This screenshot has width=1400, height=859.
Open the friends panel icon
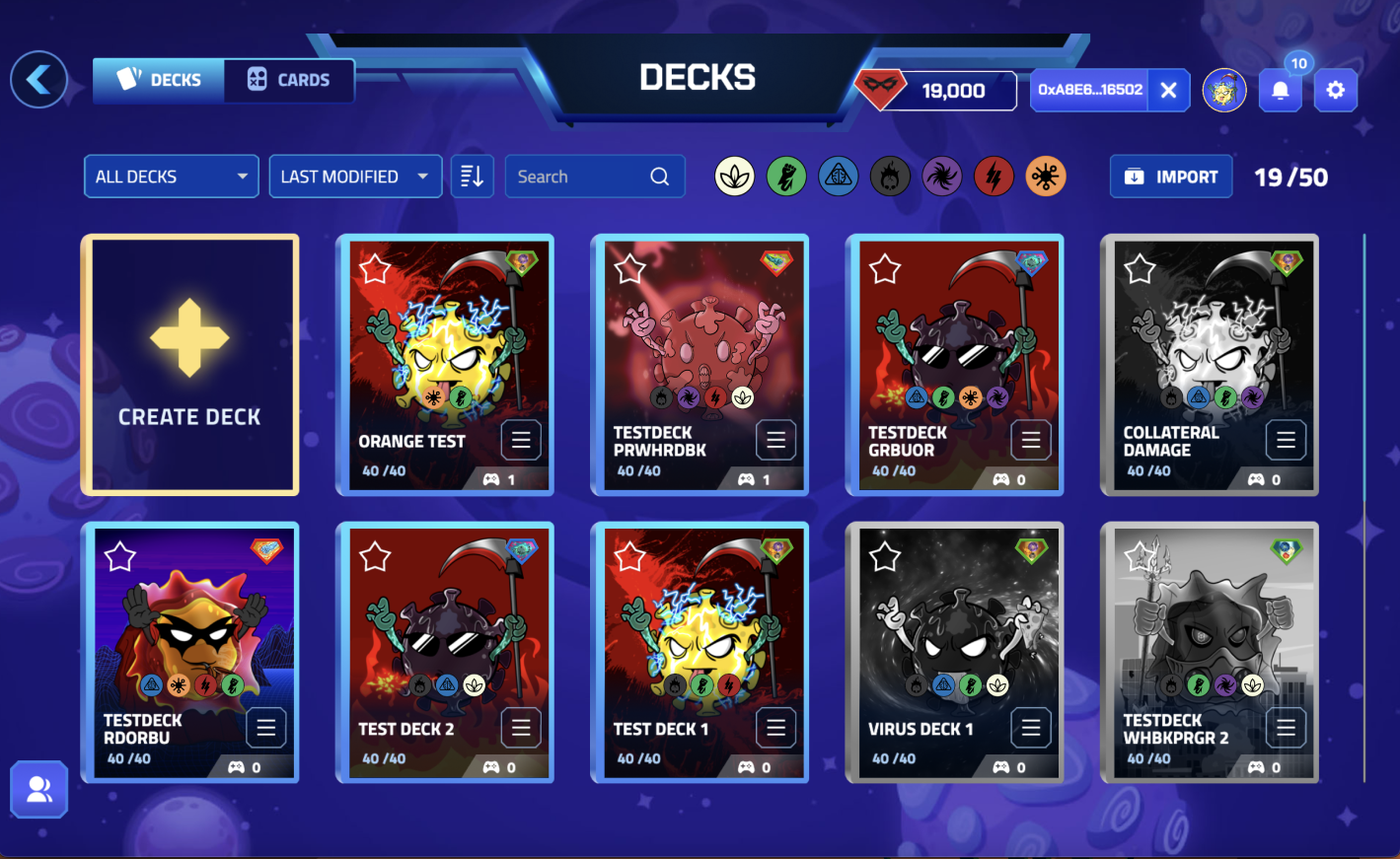pos(39,789)
